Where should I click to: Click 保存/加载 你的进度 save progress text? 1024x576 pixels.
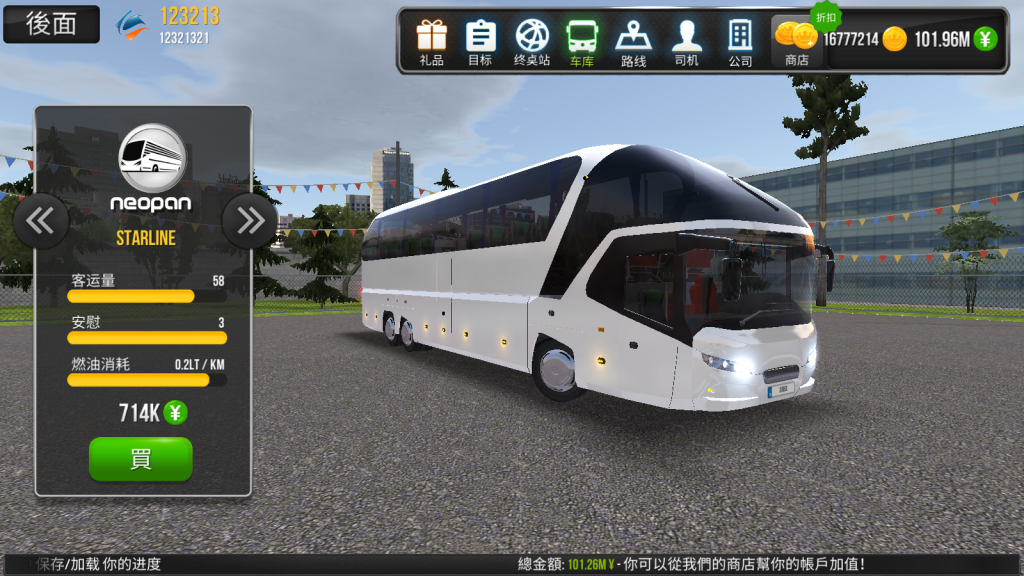coord(98,565)
